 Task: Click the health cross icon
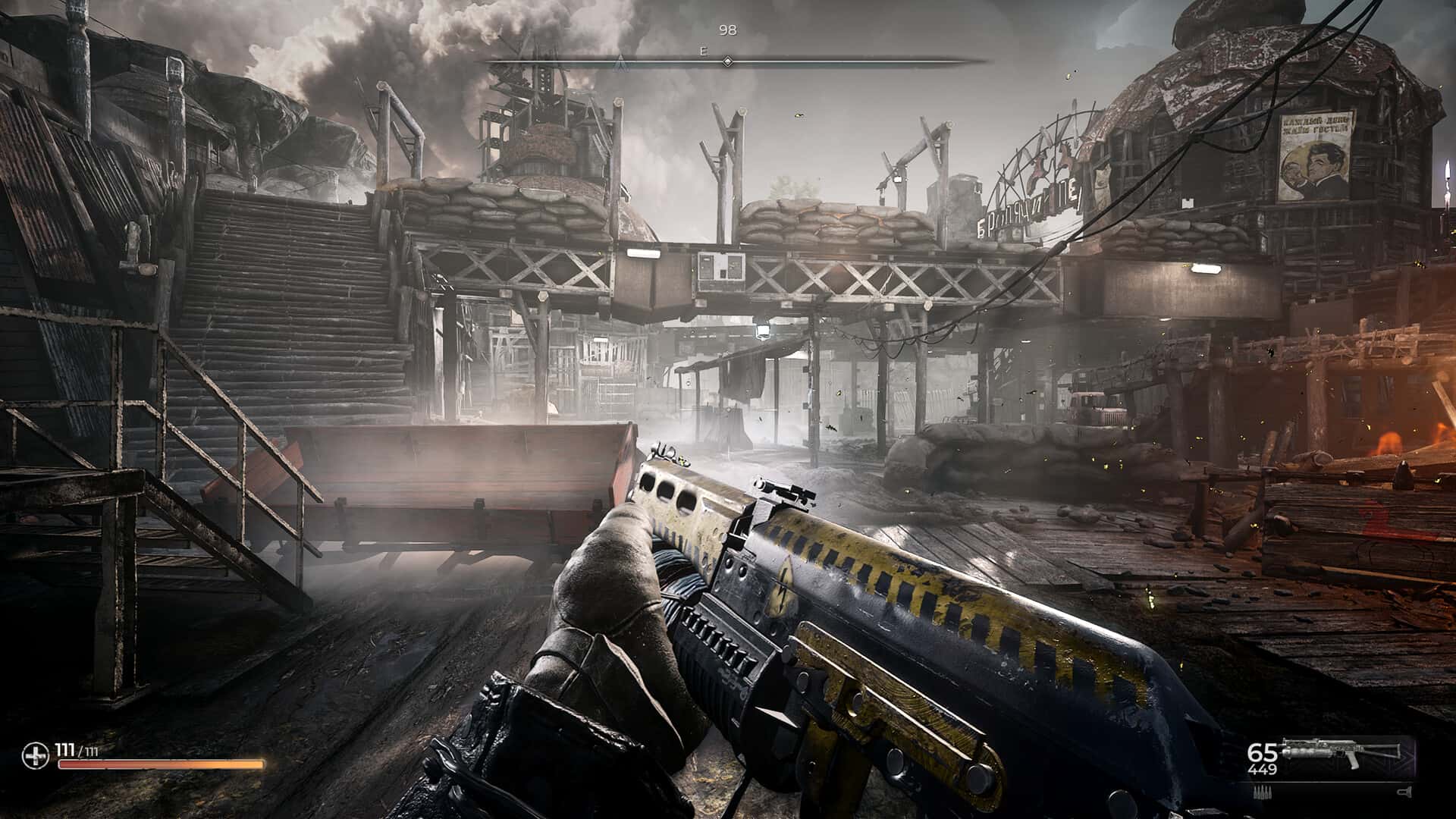click(36, 754)
